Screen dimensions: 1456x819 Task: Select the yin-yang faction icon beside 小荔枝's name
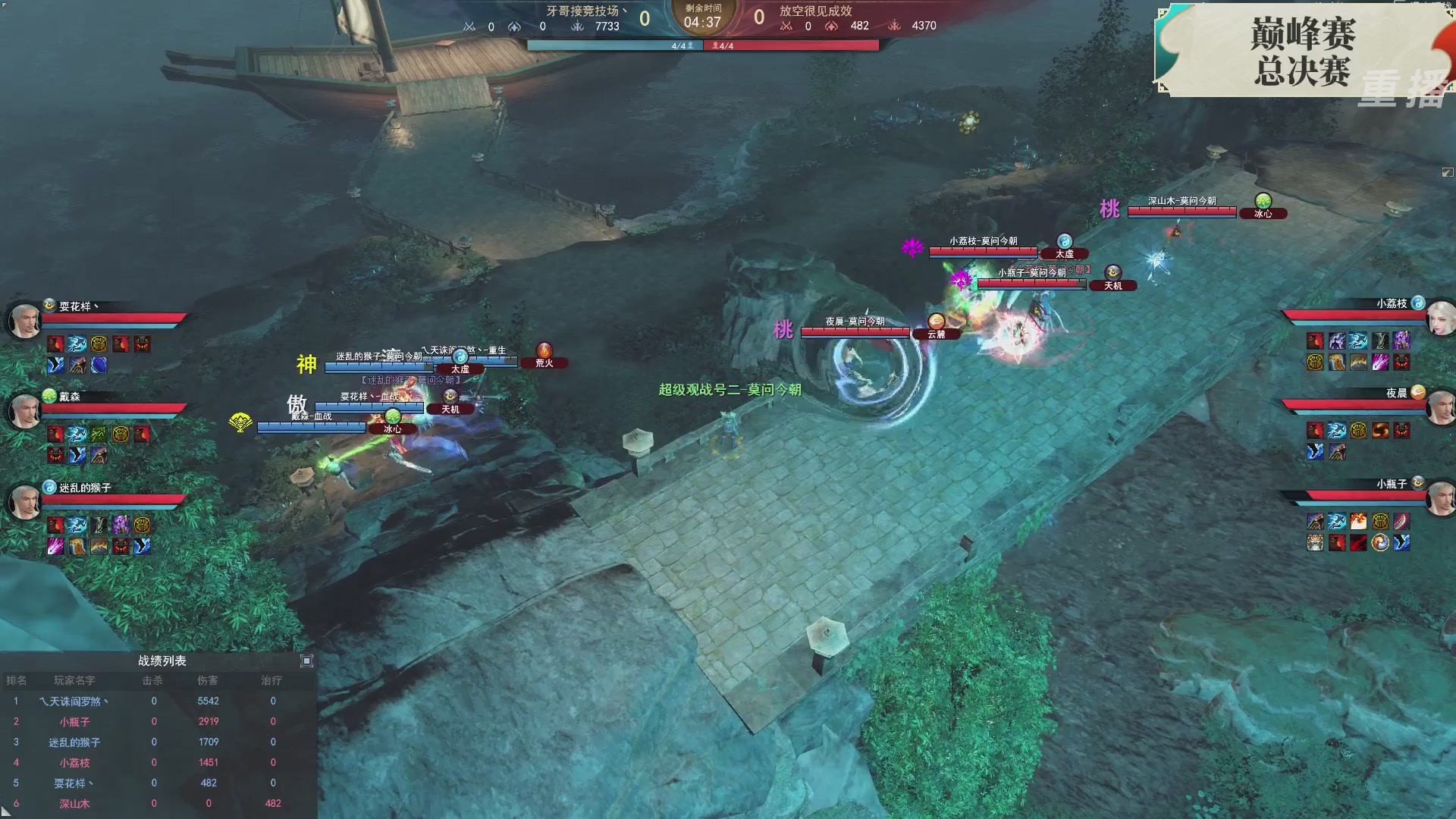(1419, 303)
